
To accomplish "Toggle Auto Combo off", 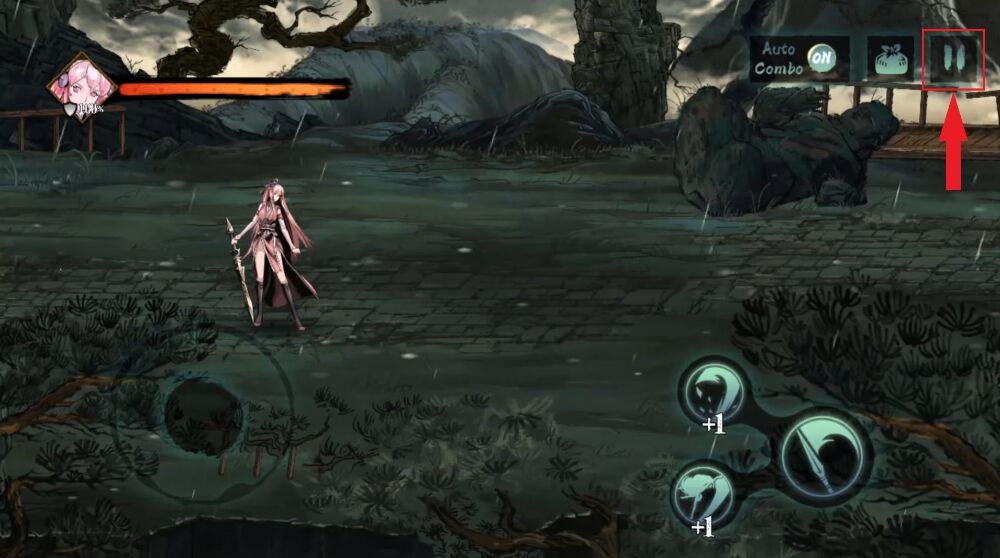I will click(x=822, y=58).
